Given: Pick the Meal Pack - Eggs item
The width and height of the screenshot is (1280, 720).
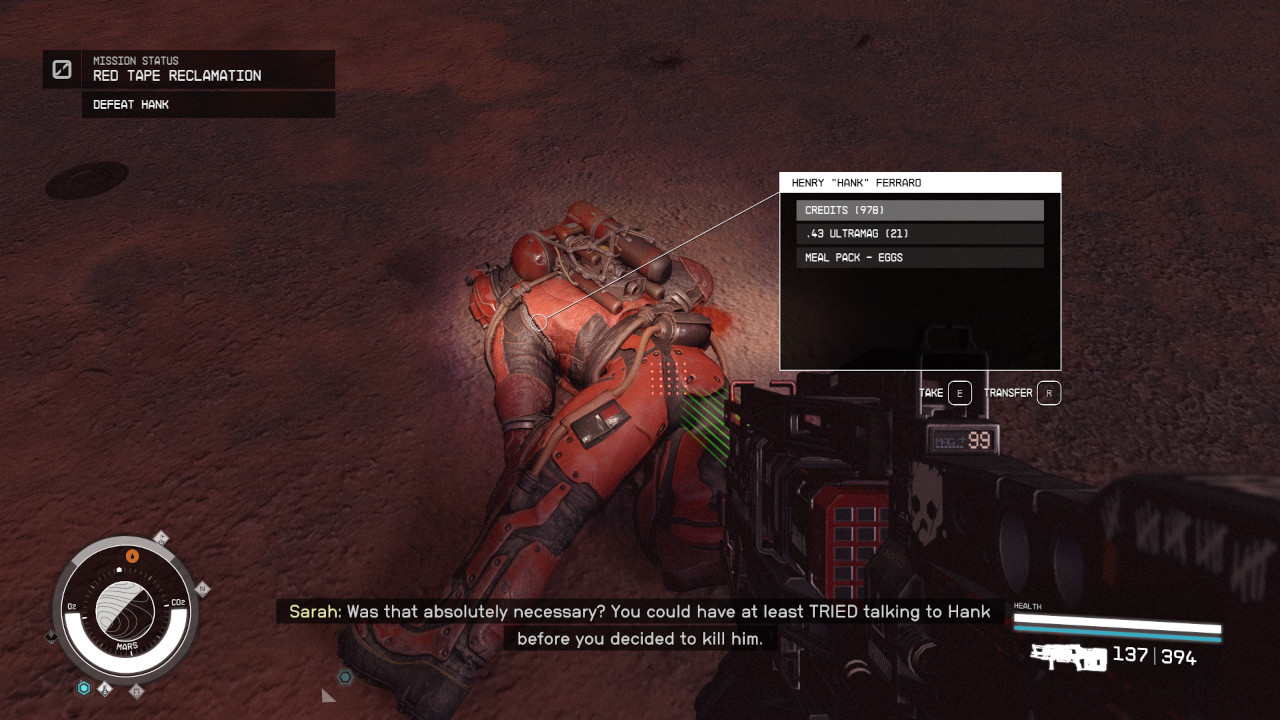Looking at the screenshot, I should [919, 258].
